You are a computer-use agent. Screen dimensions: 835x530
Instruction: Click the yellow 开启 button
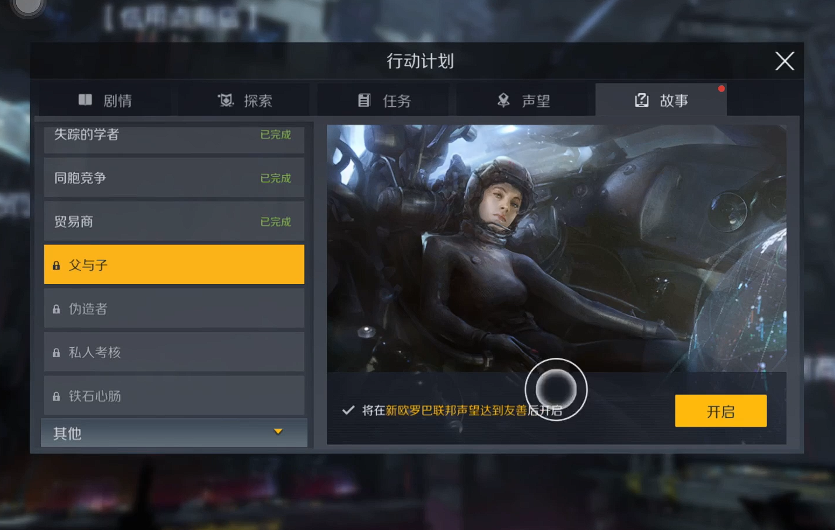[720, 411]
